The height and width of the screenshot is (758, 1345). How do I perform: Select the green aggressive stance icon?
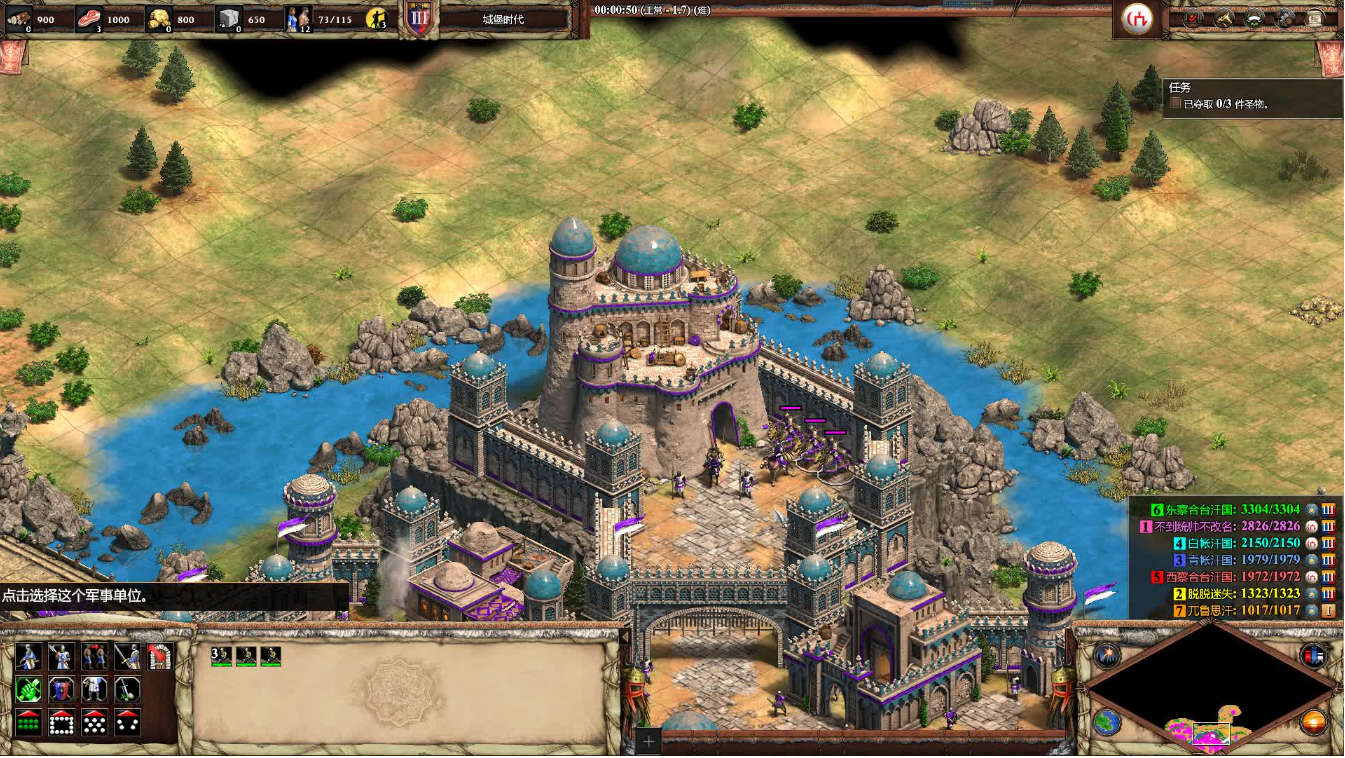pos(29,689)
